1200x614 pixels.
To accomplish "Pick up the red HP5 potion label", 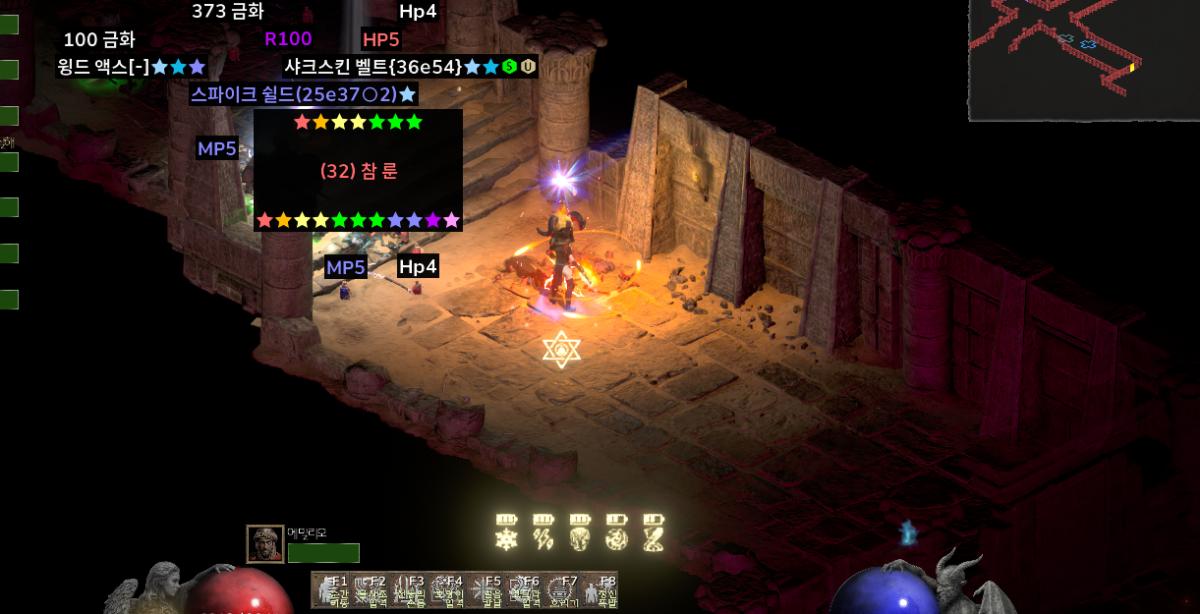I will coord(381,40).
